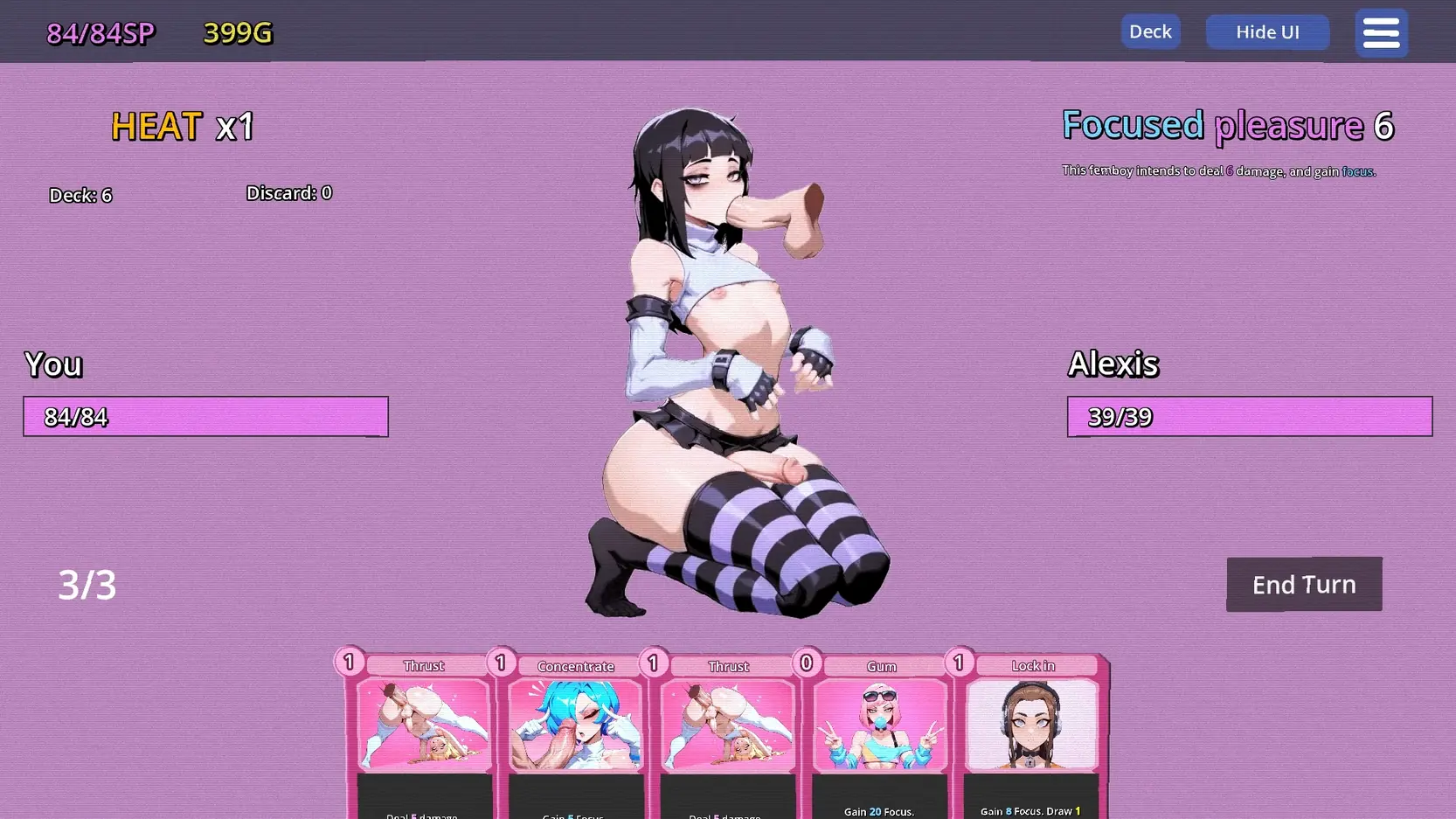End the current turn
This screenshot has height=819, width=1456.
pyautogui.click(x=1303, y=584)
